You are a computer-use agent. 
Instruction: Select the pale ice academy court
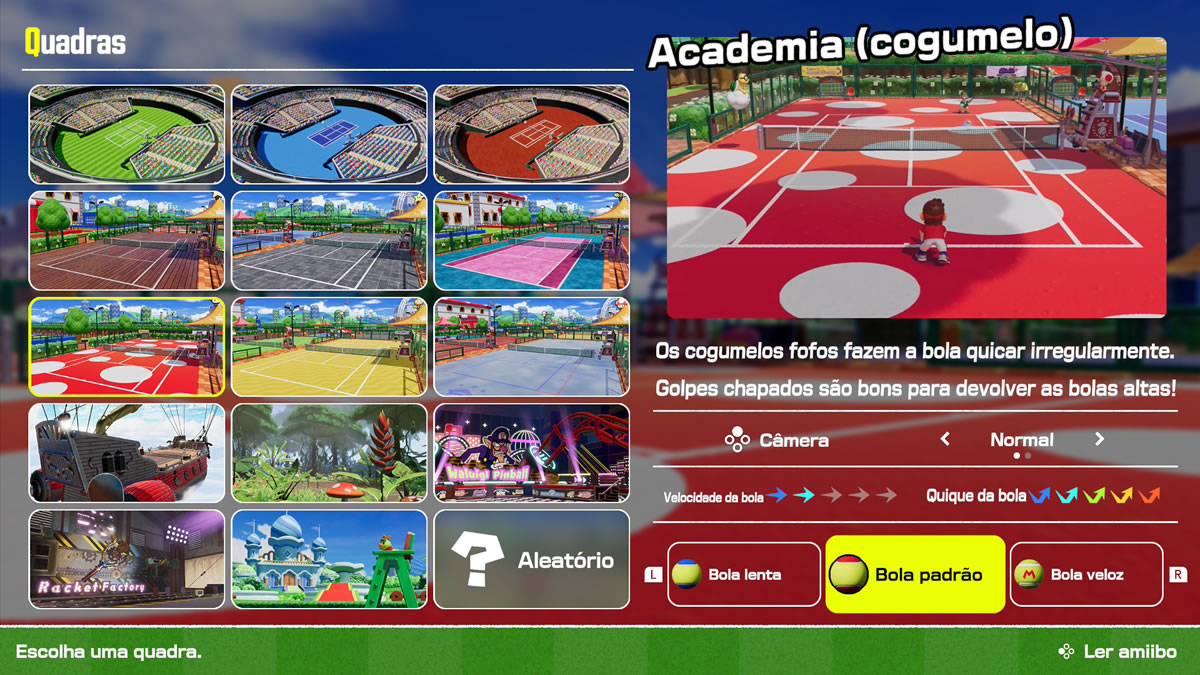coord(531,347)
